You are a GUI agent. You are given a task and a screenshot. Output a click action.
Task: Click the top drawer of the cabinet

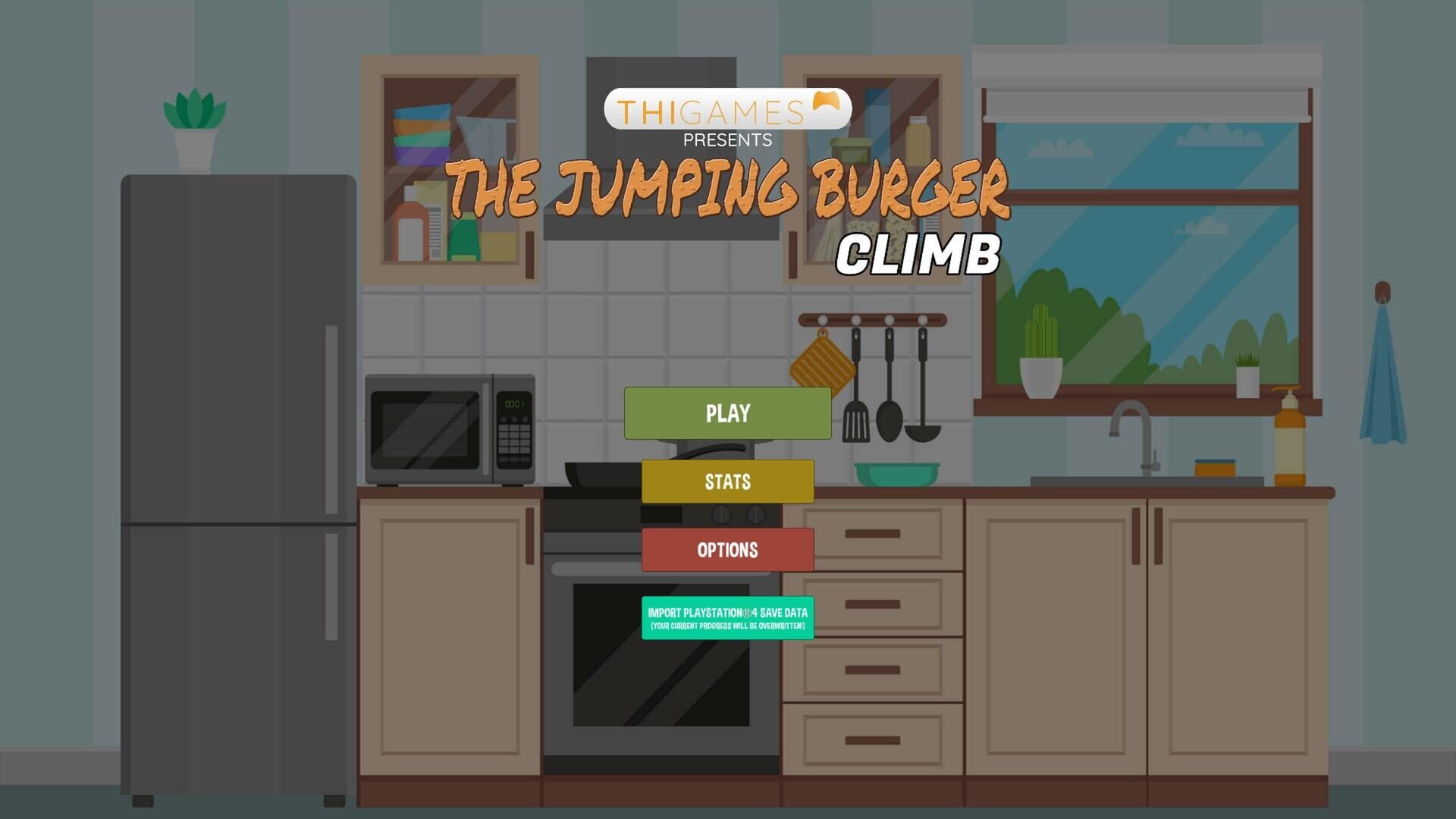(x=872, y=535)
